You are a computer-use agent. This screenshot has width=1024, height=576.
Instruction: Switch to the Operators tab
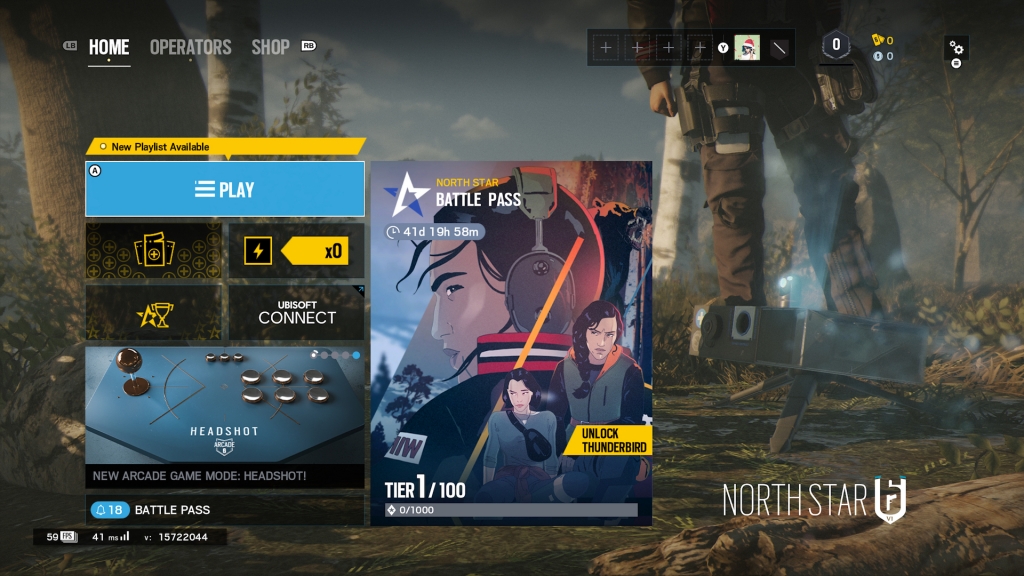click(190, 47)
